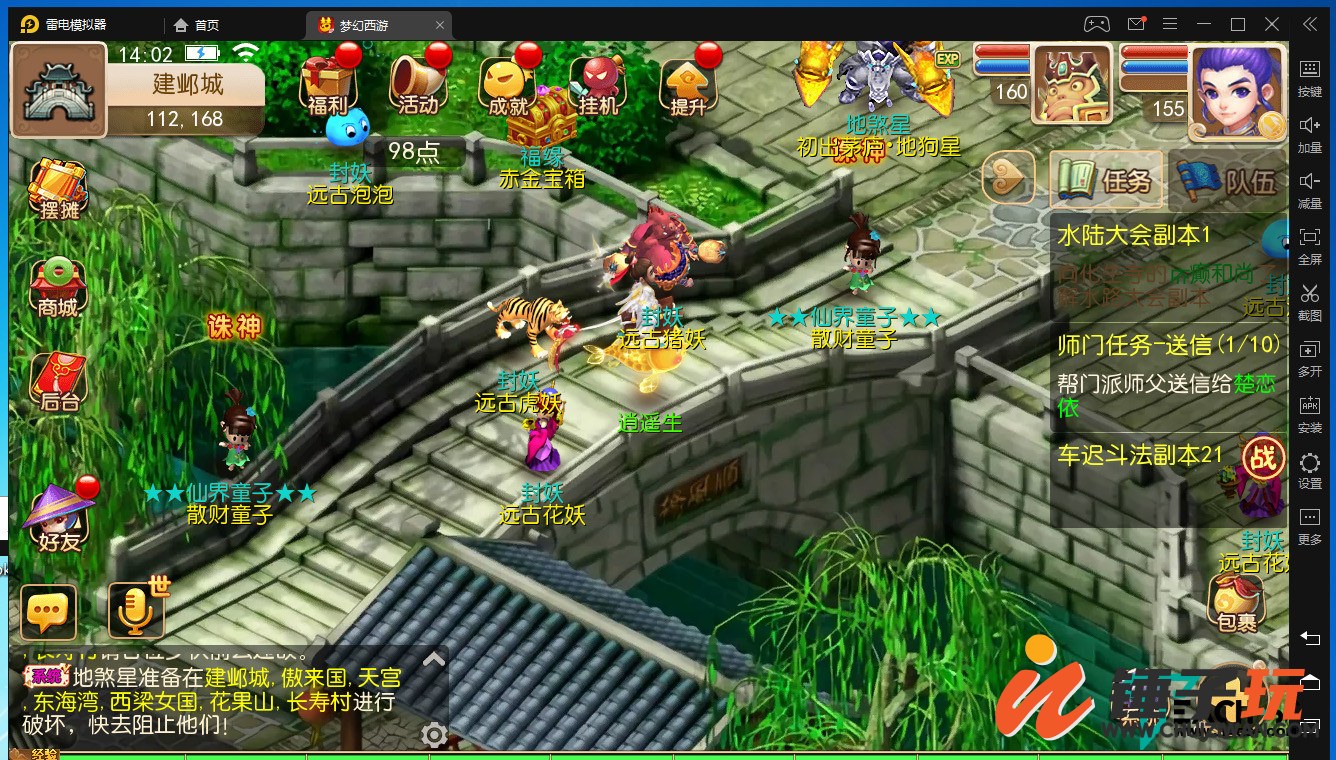Open the 包裹 bag icon
The image size is (1336, 760).
(x=1237, y=604)
